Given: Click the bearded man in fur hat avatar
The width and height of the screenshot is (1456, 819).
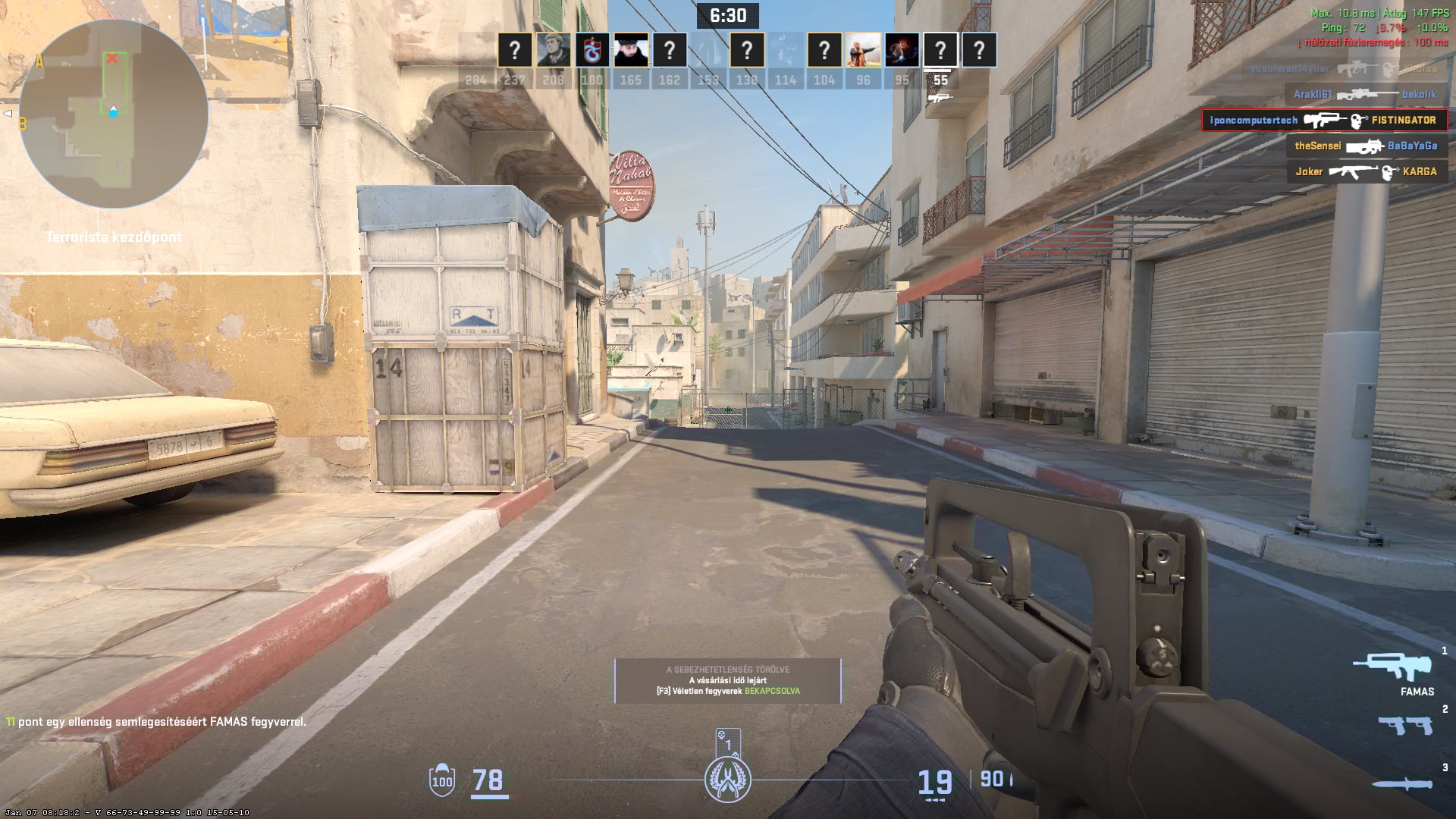Looking at the screenshot, I should point(631,51).
